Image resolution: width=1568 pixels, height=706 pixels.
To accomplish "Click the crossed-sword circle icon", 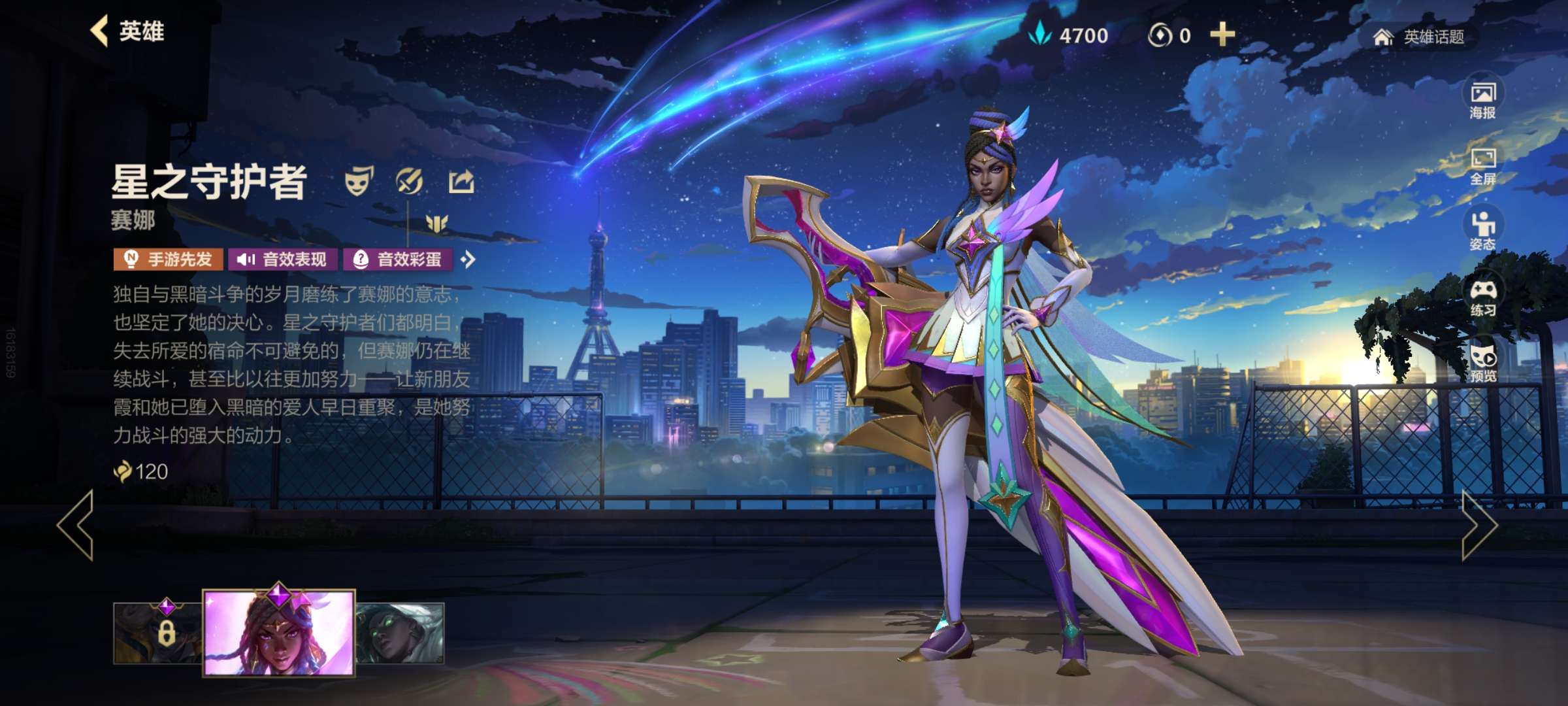I will click(410, 181).
